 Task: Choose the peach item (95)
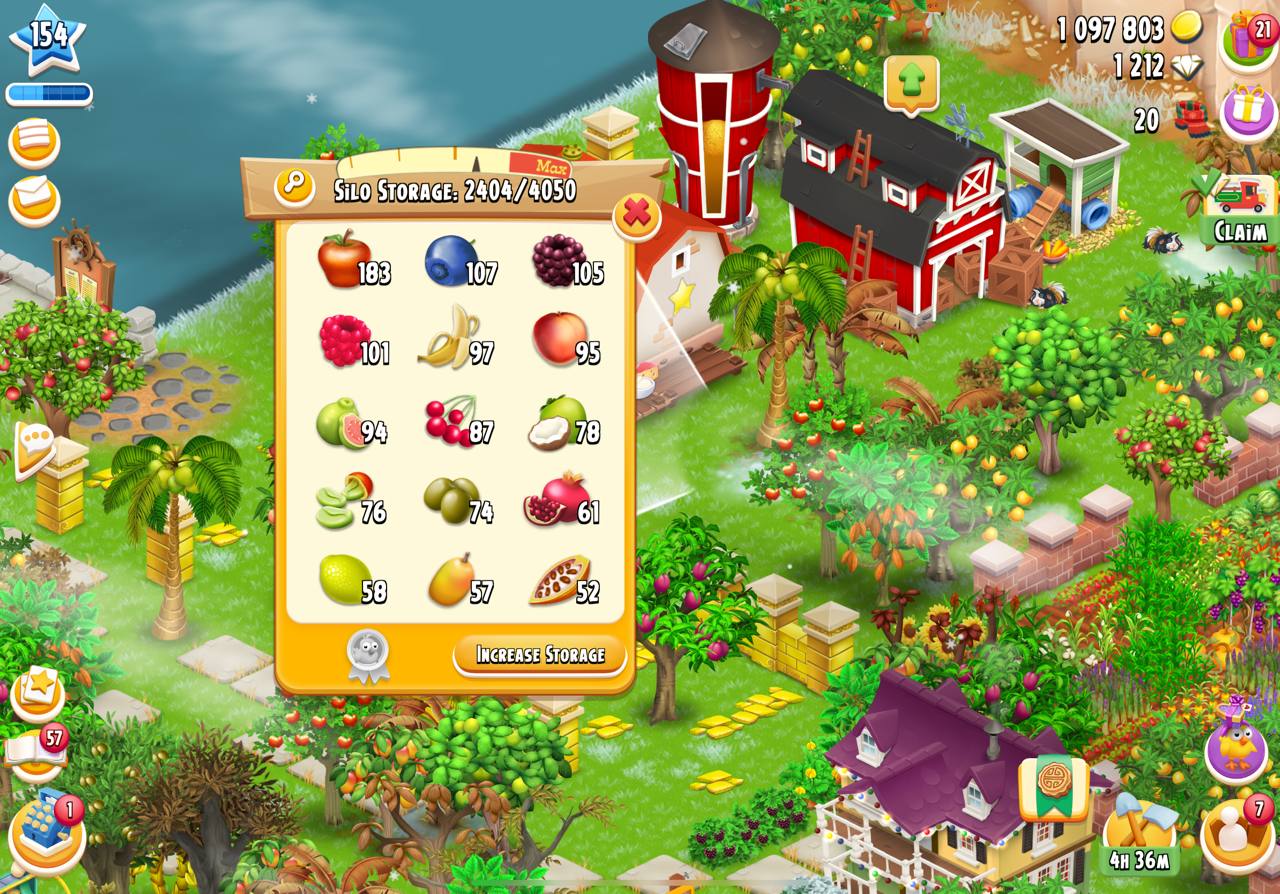click(x=556, y=338)
